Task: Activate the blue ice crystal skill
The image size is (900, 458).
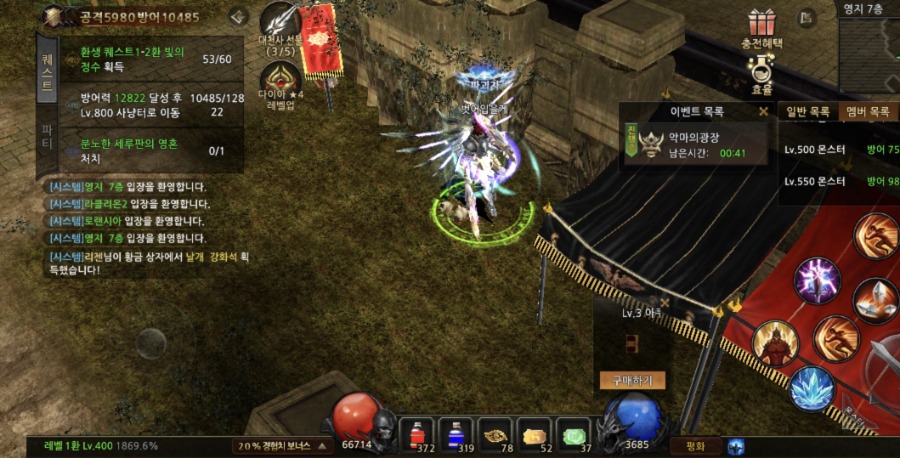Action: pos(812,389)
